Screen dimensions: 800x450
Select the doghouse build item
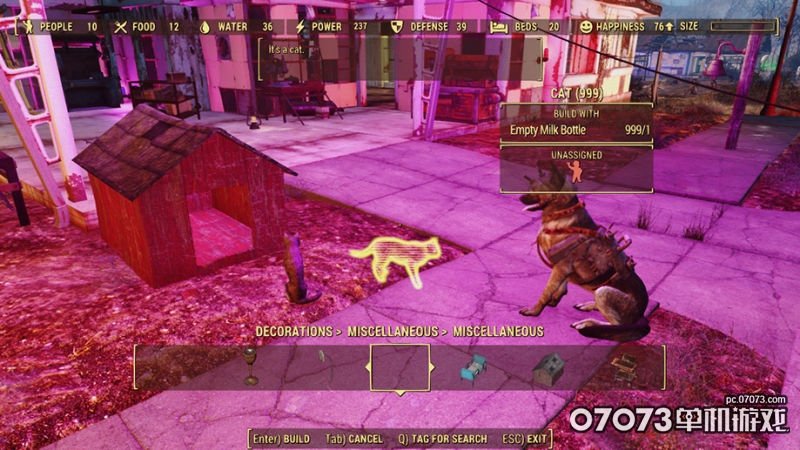[x=547, y=369]
